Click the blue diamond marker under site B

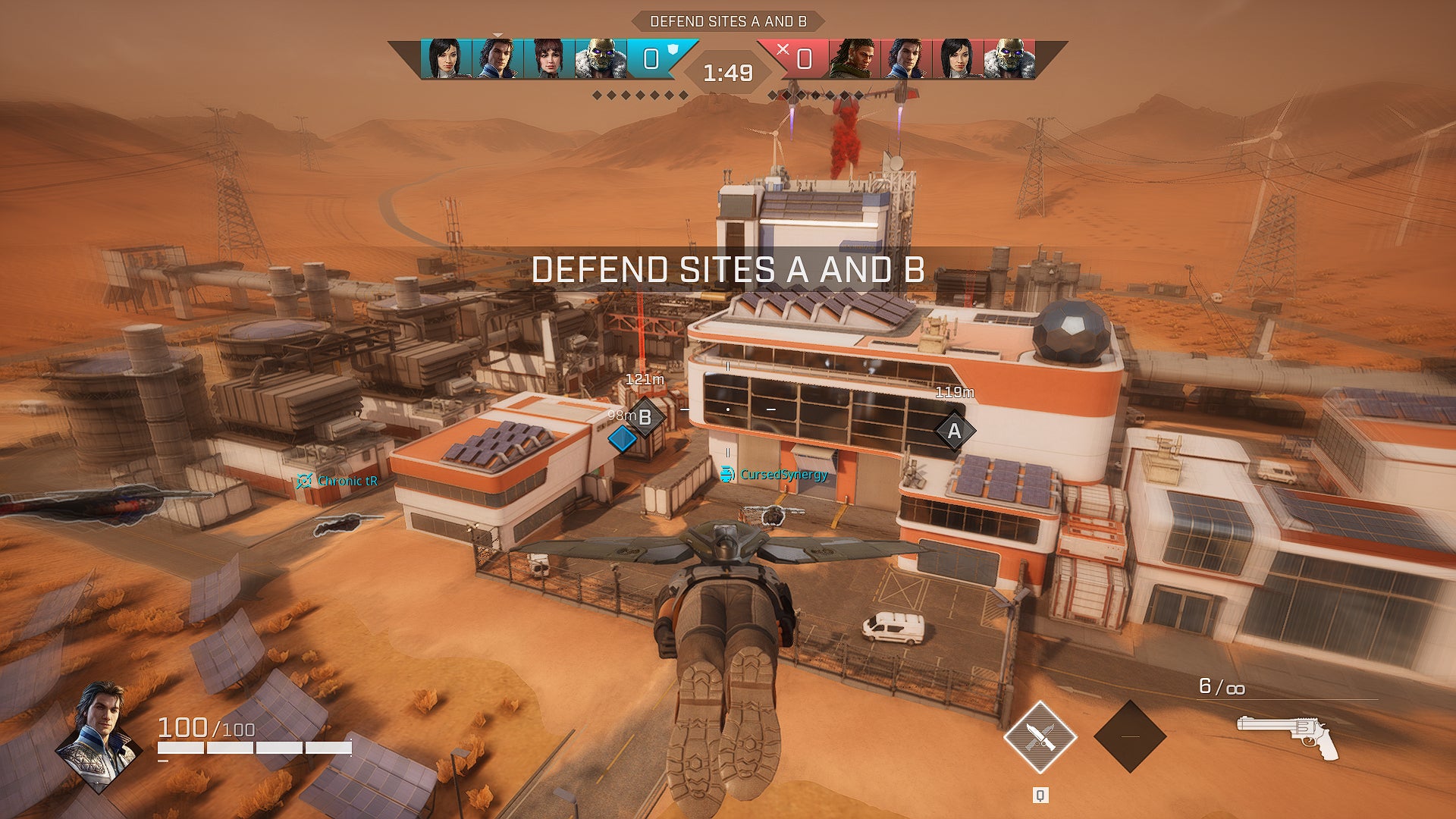click(623, 440)
